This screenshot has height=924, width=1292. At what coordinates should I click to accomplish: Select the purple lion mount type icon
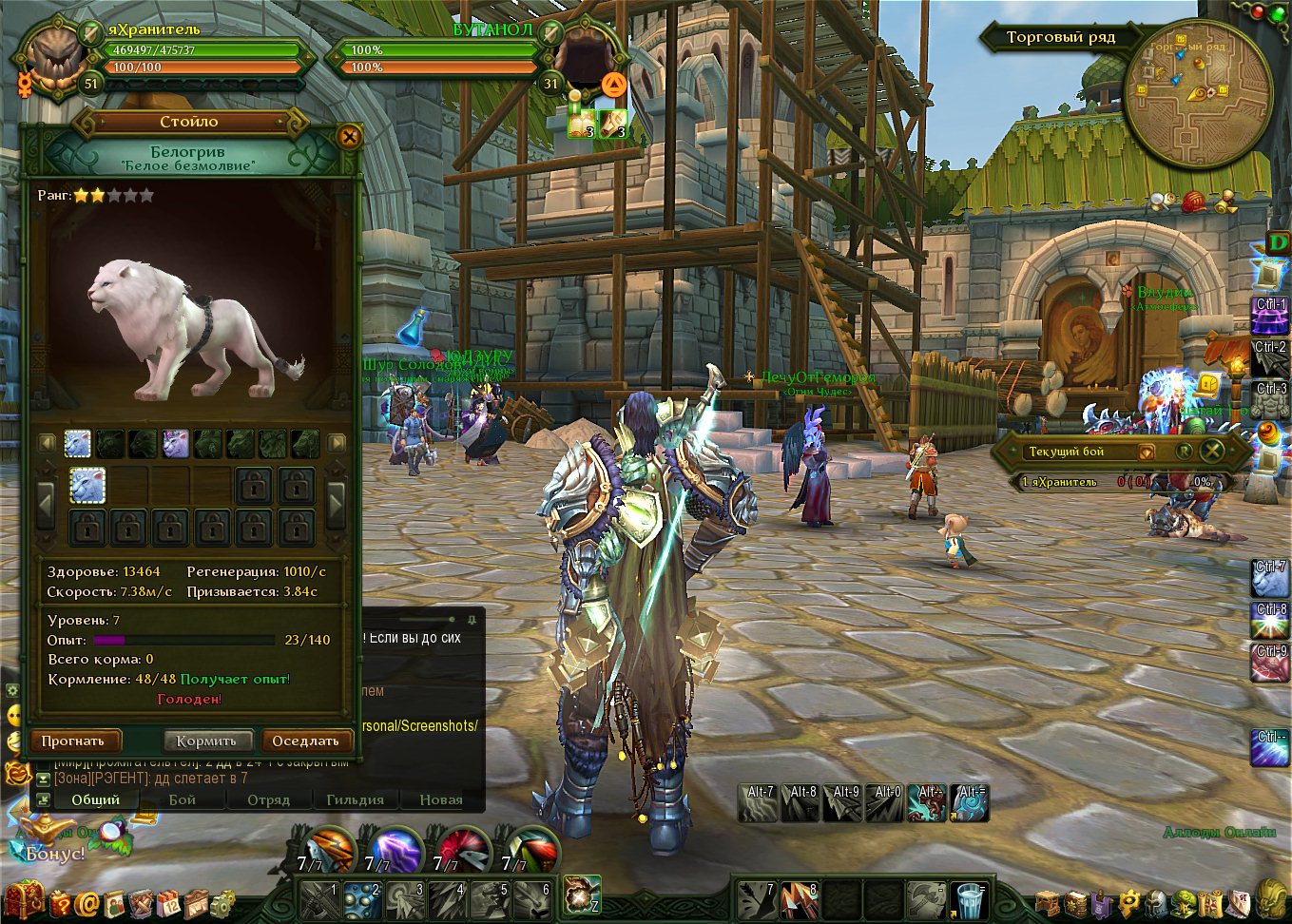[176, 443]
